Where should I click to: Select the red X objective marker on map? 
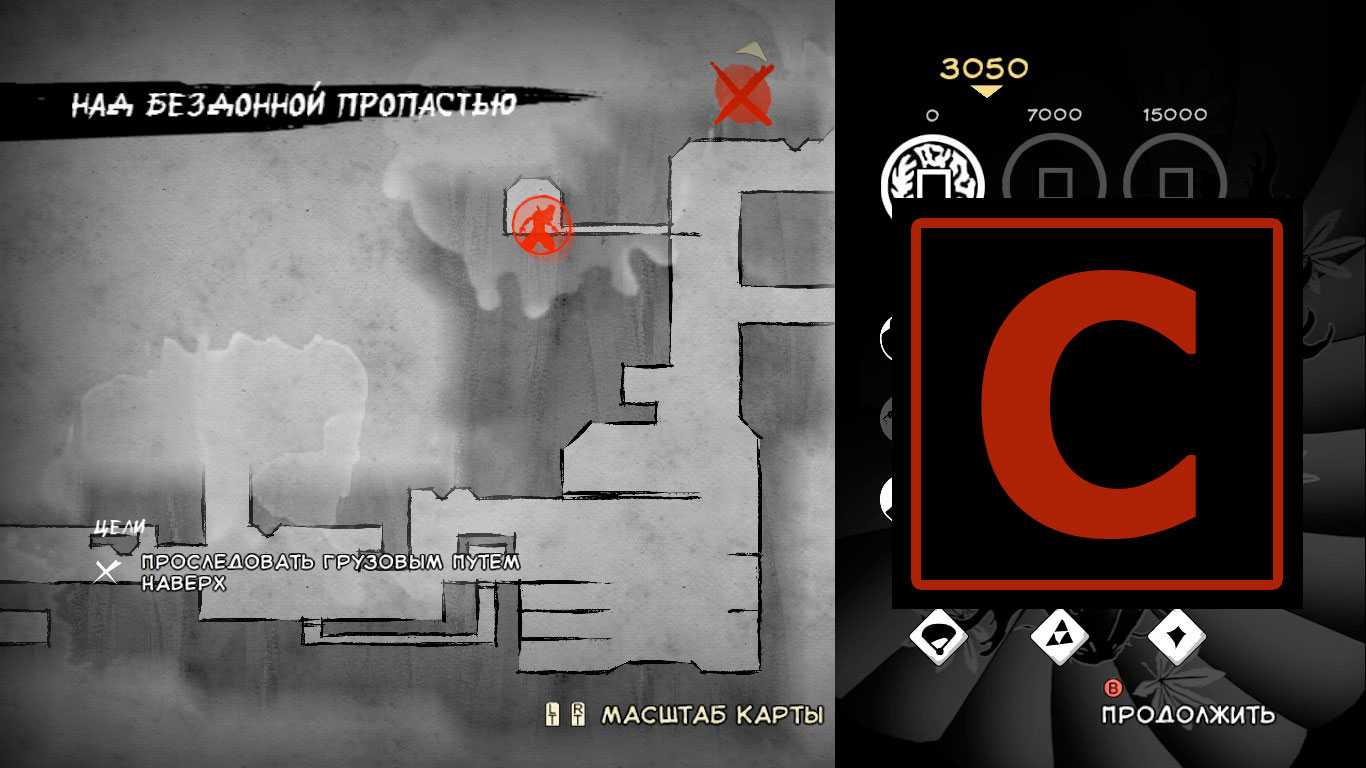(742, 94)
